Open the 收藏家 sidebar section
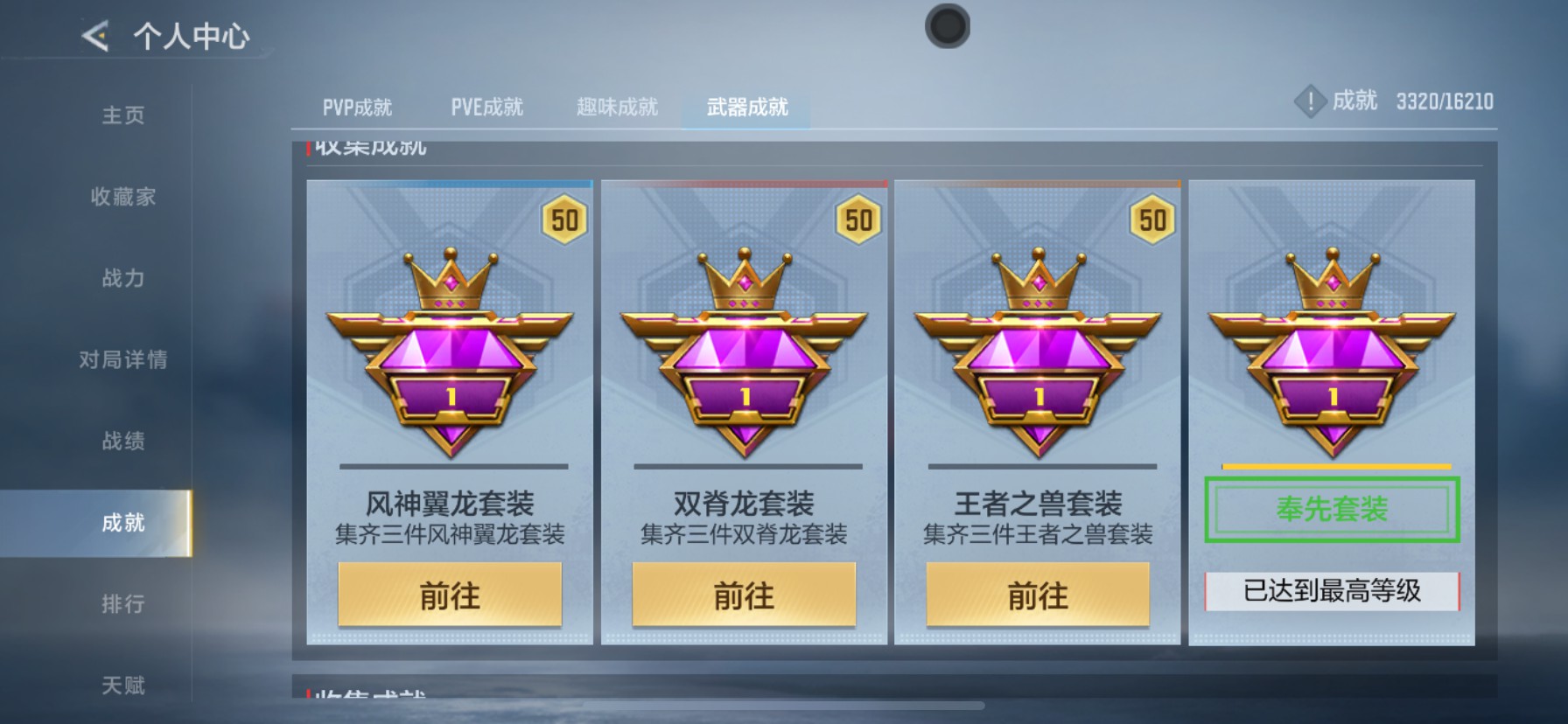The height and width of the screenshot is (724, 1568). pos(122,198)
